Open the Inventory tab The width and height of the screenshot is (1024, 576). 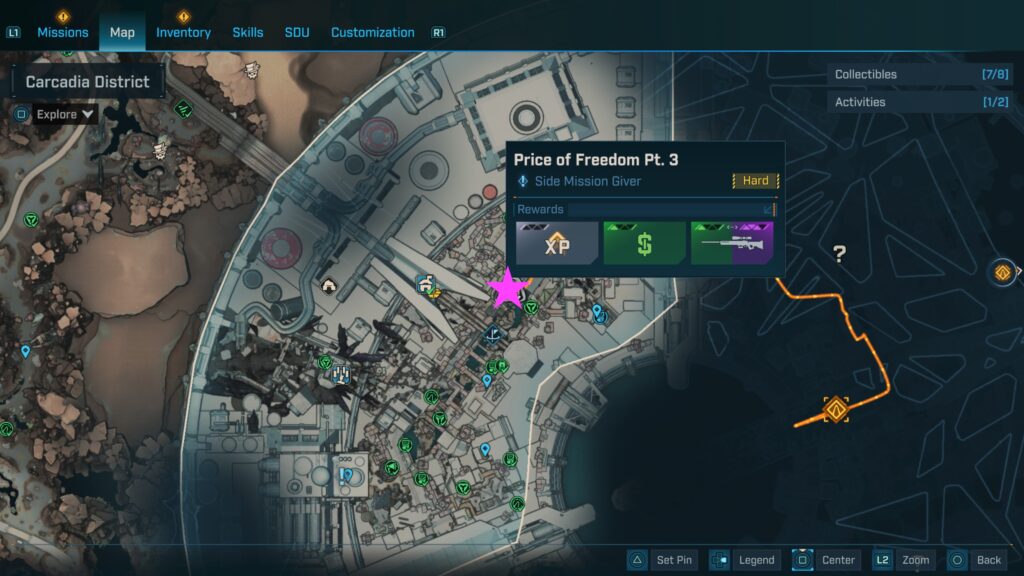(183, 32)
